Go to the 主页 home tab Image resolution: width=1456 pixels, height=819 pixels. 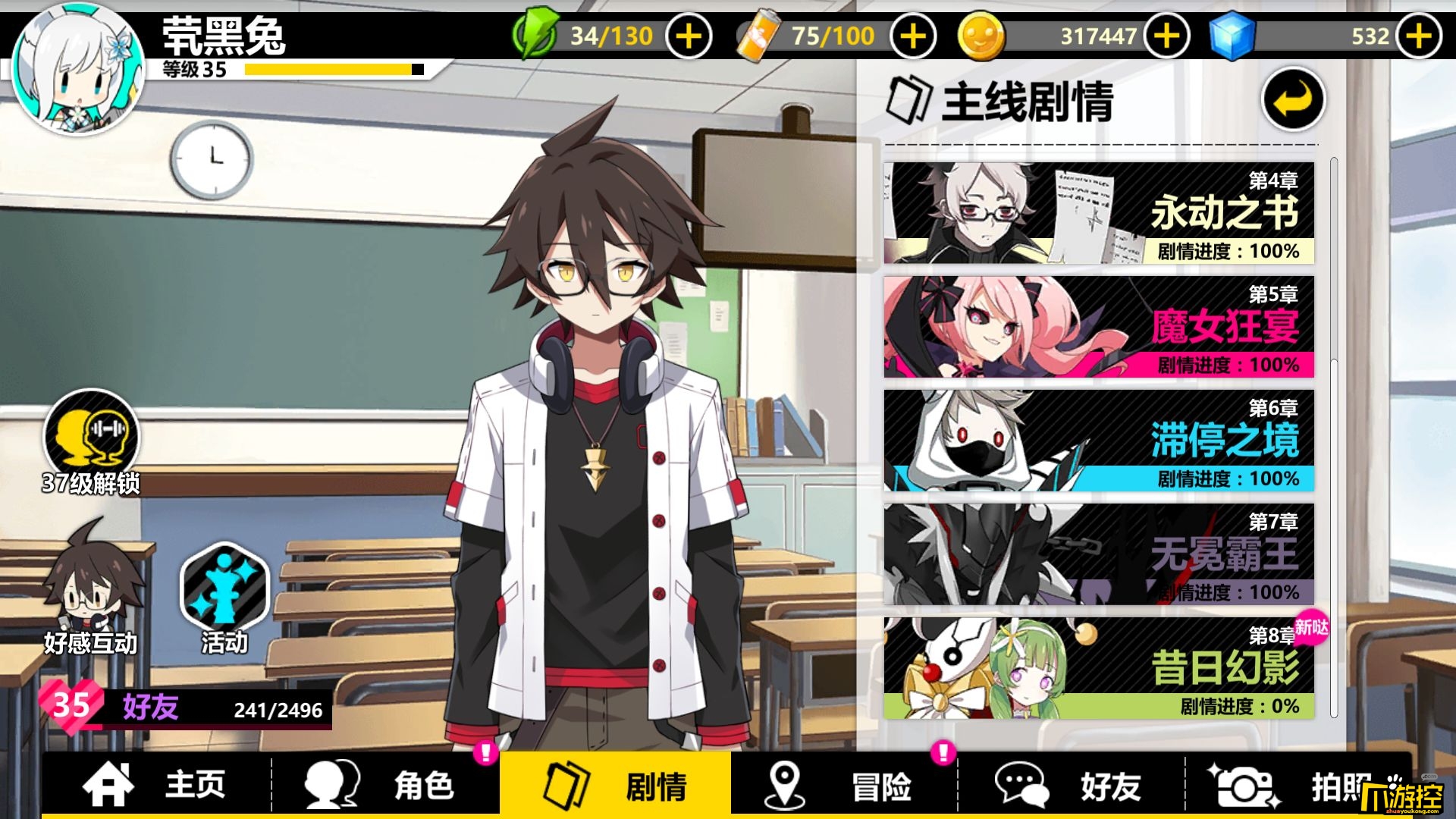click(x=157, y=785)
